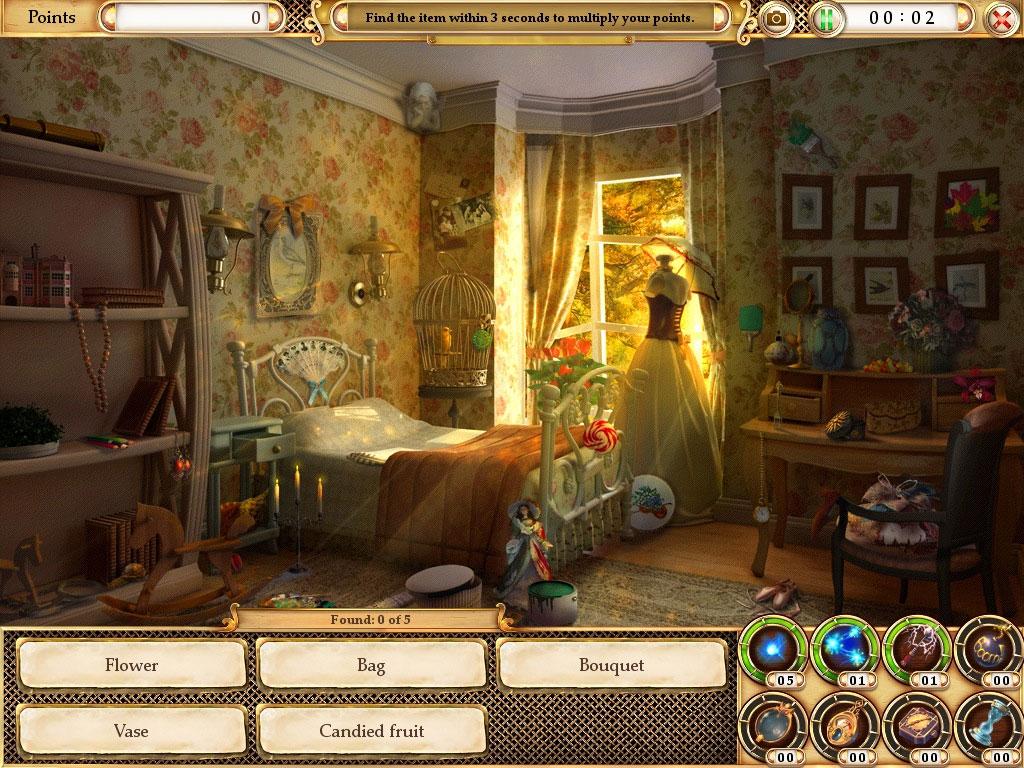Use the Boom bomb power-up
The image size is (1024, 768).
click(x=987, y=647)
